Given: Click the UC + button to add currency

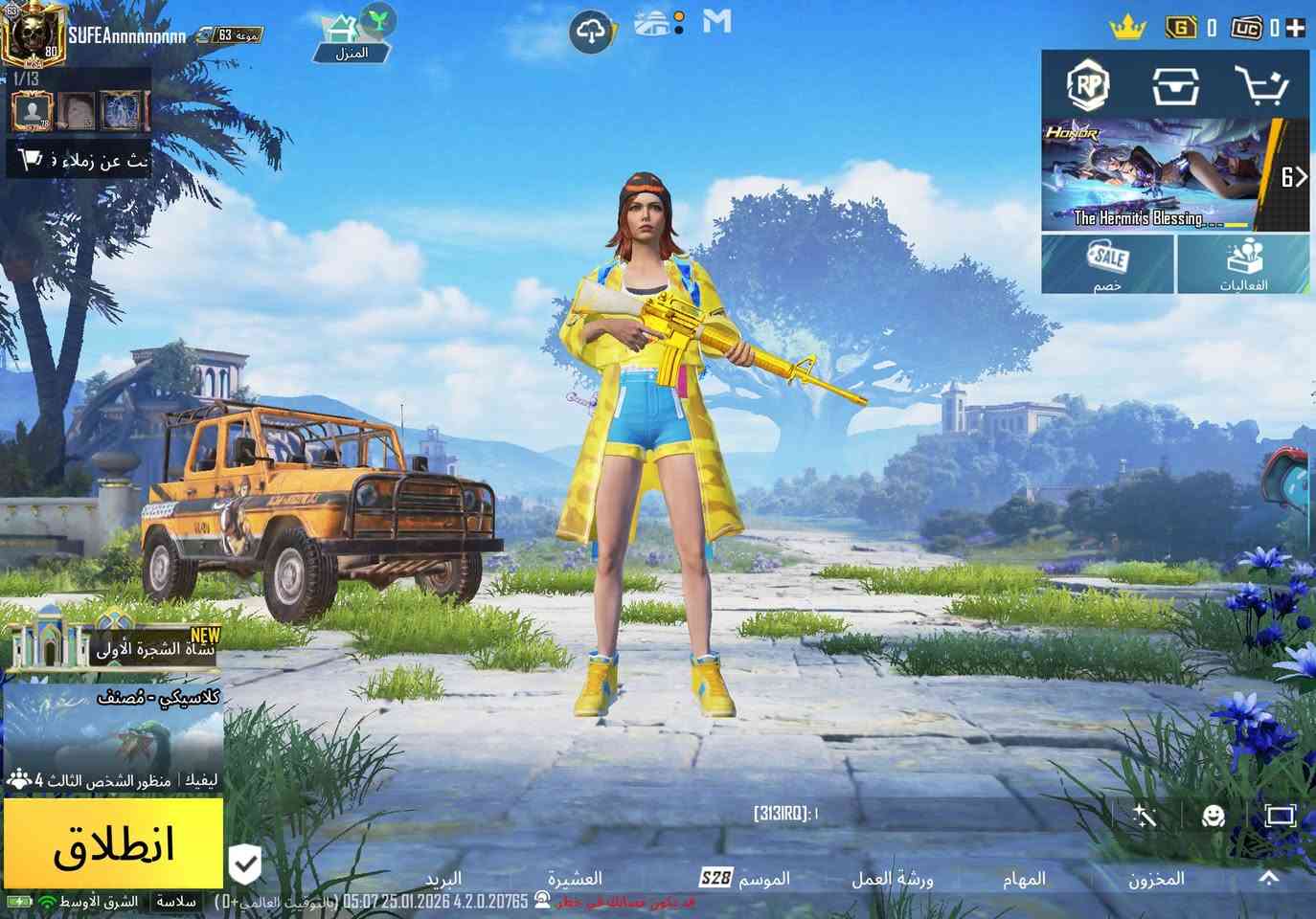Looking at the screenshot, I should [1297, 30].
